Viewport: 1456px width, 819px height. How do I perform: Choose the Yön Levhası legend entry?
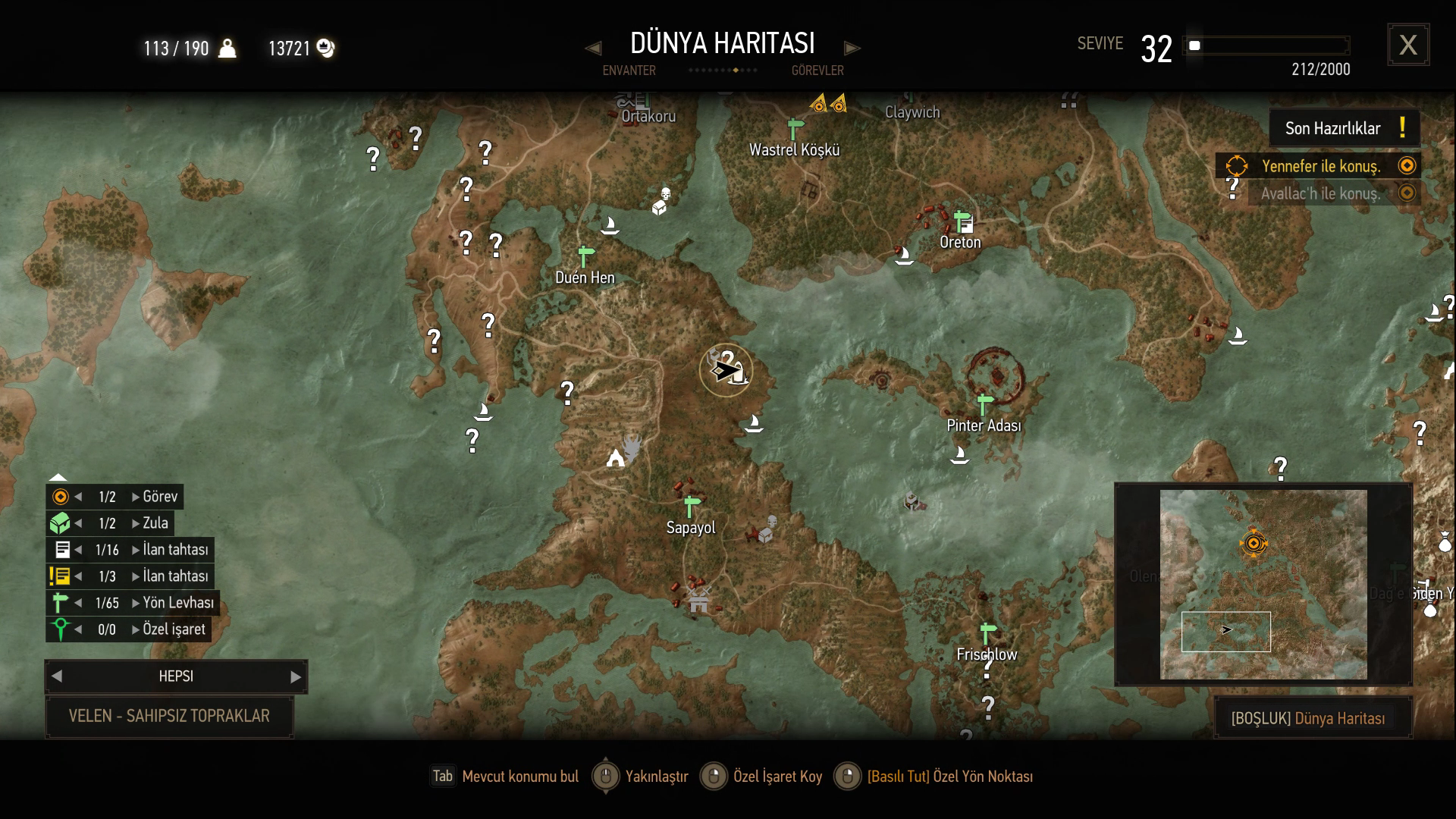click(177, 603)
